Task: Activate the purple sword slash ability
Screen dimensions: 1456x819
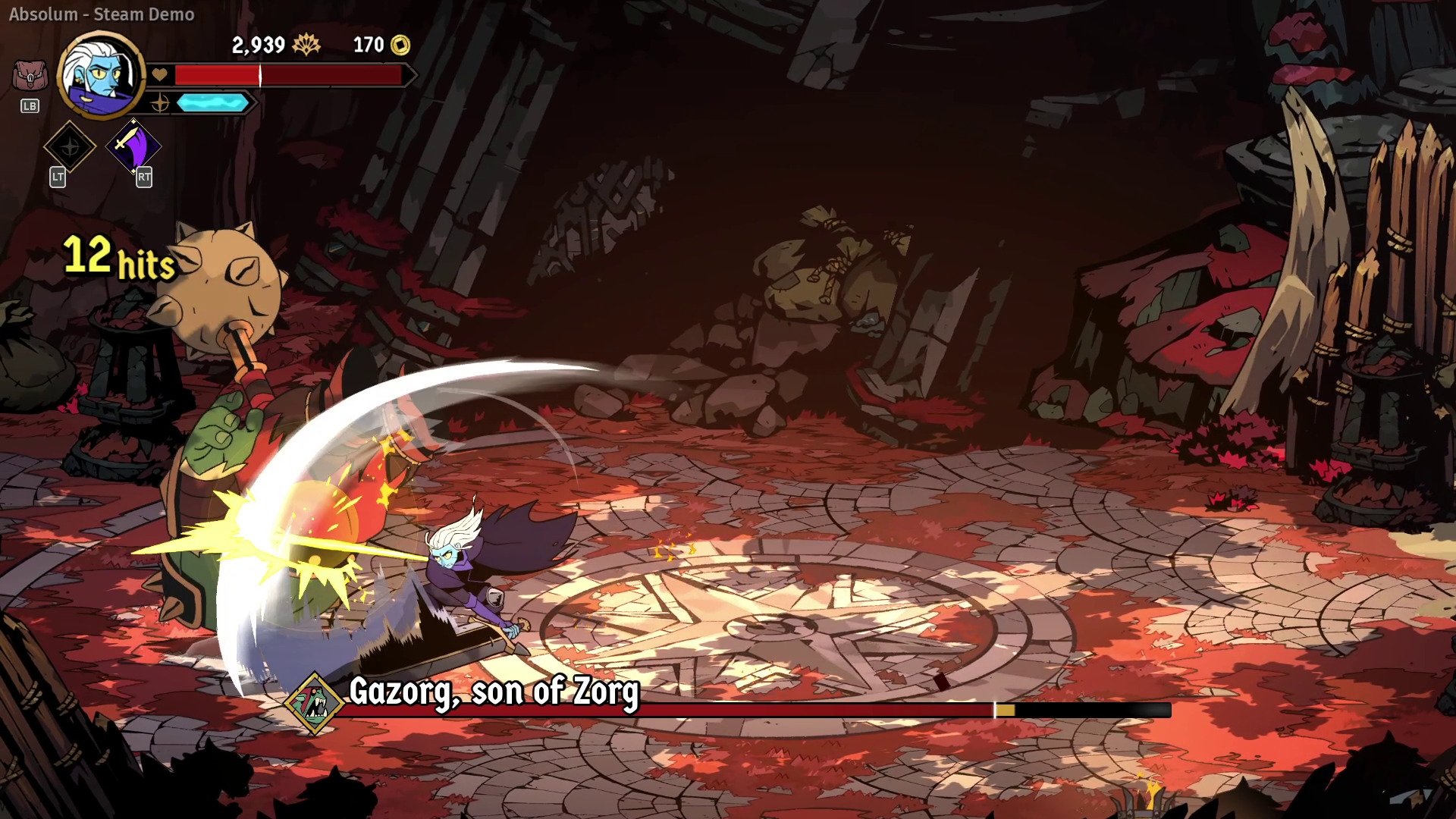Action: [133, 146]
